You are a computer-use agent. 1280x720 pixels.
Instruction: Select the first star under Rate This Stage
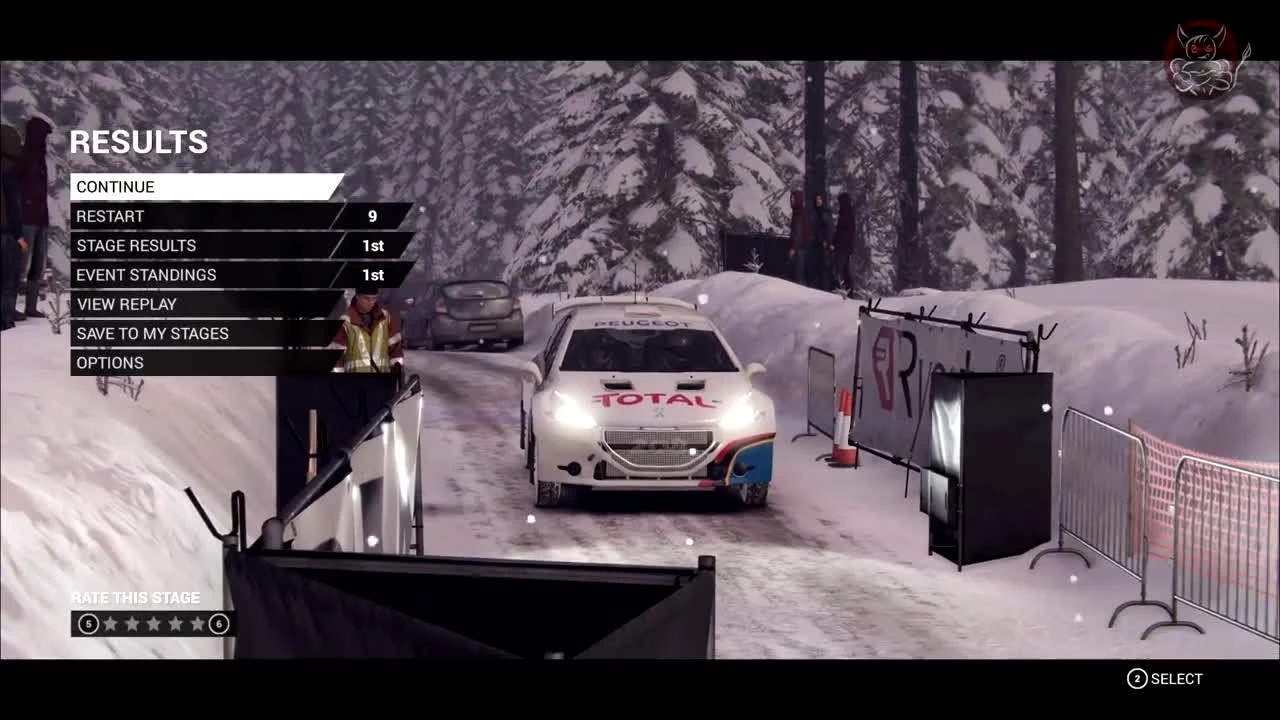(x=110, y=623)
